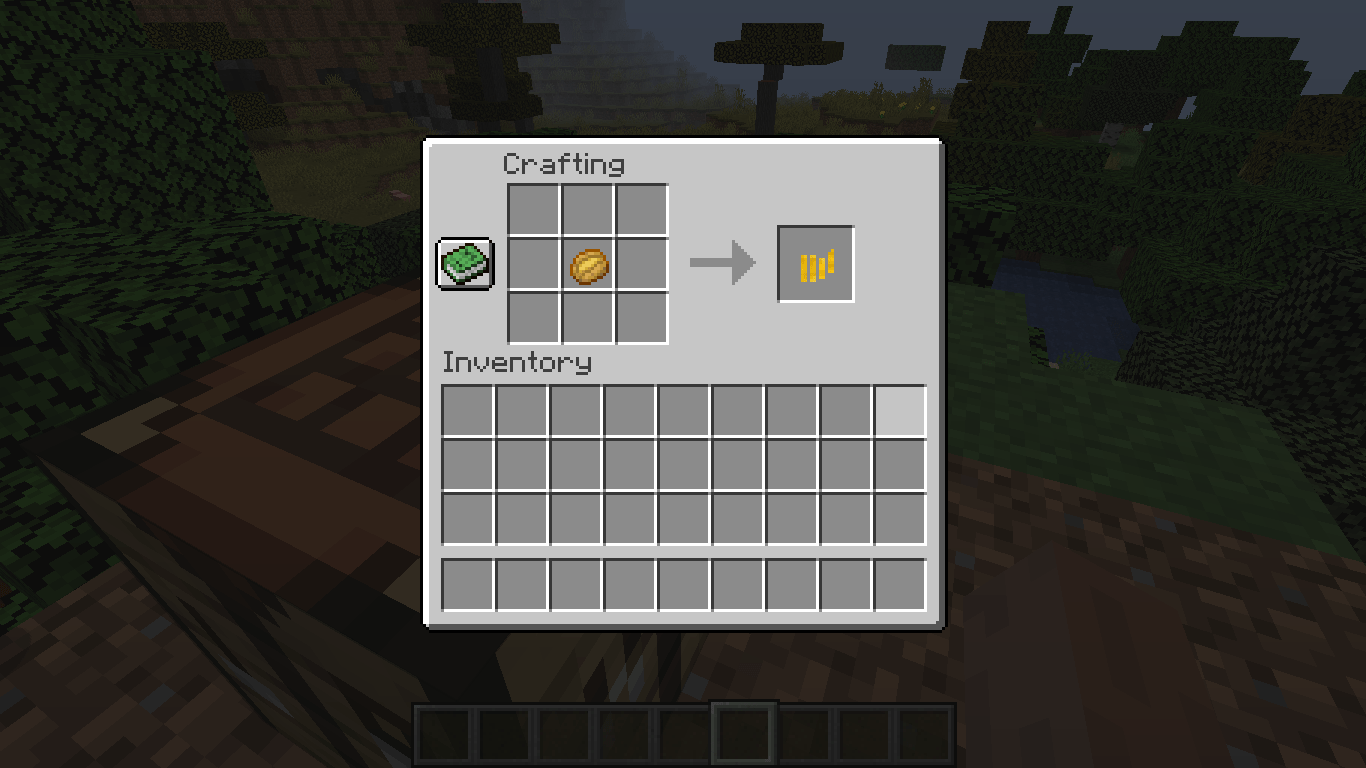This screenshot has height=768, width=1366.
Task: Click the leftmost slot of the bottom inventory row
Action: click(x=465, y=586)
